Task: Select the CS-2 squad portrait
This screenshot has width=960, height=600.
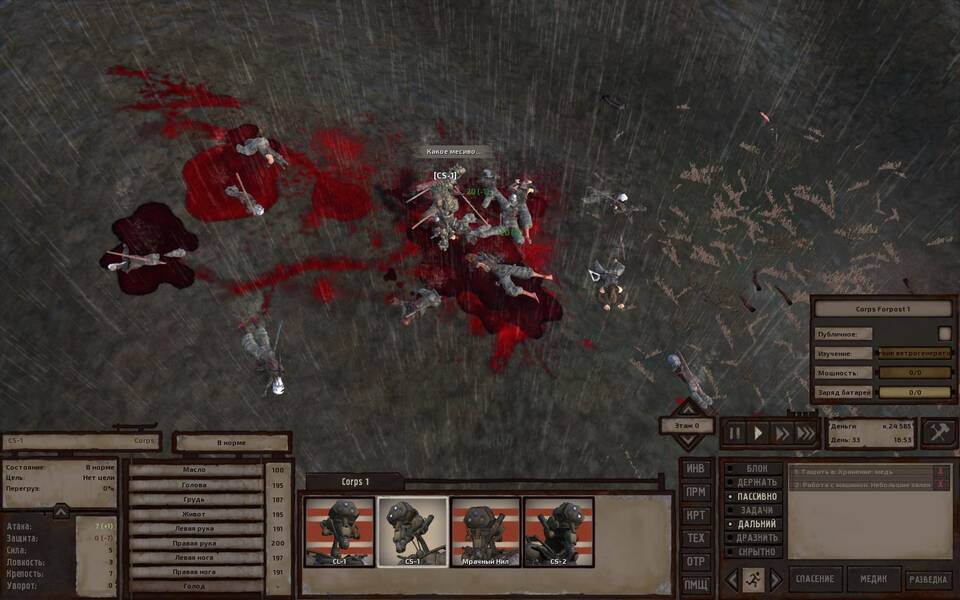Action: click(x=558, y=532)
